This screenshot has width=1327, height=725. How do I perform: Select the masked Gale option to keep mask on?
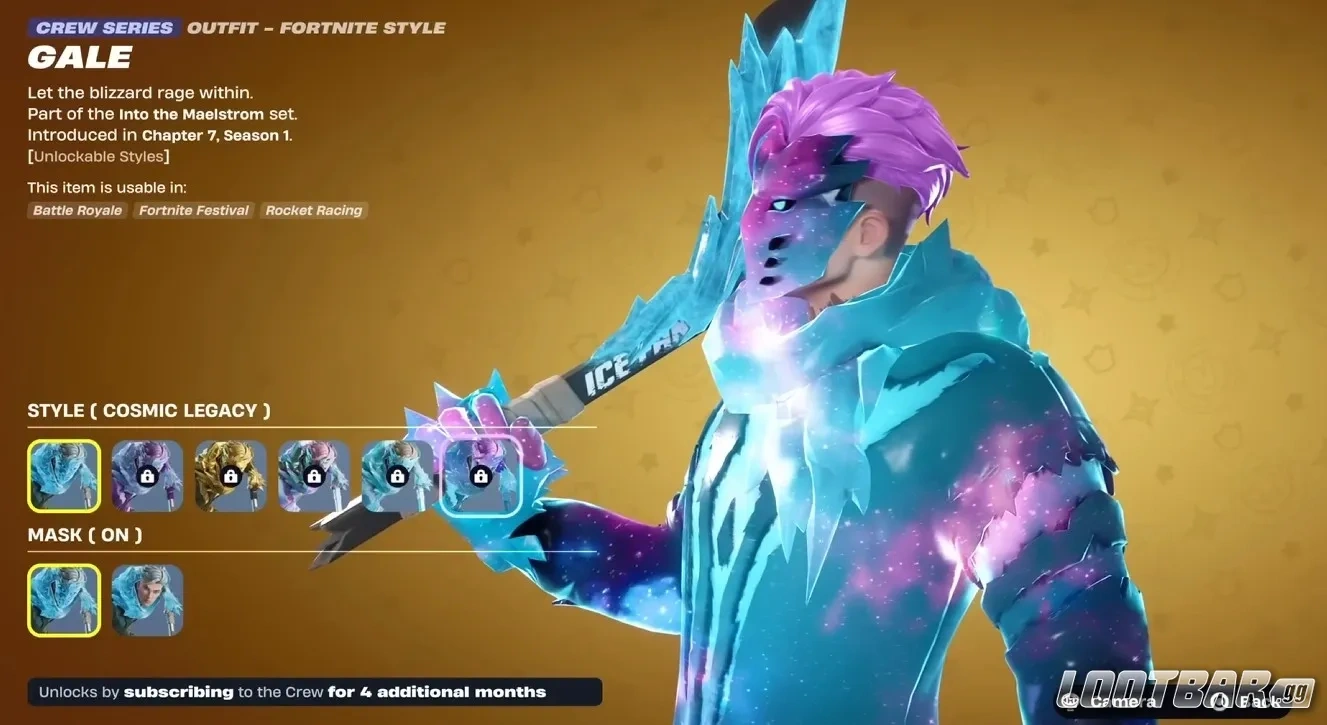(x=63, y=600)
